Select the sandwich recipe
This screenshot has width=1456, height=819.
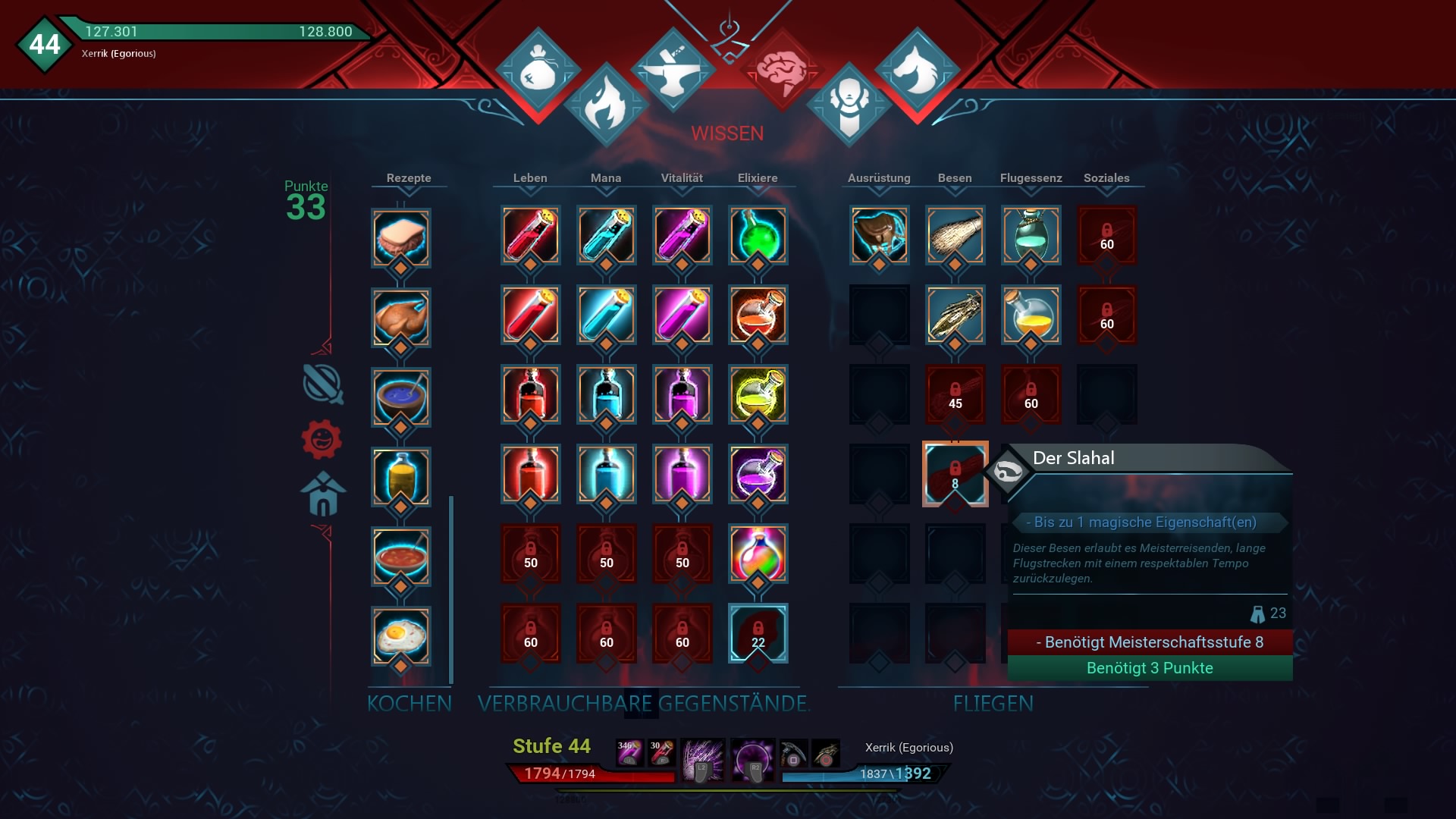(401, 237)
